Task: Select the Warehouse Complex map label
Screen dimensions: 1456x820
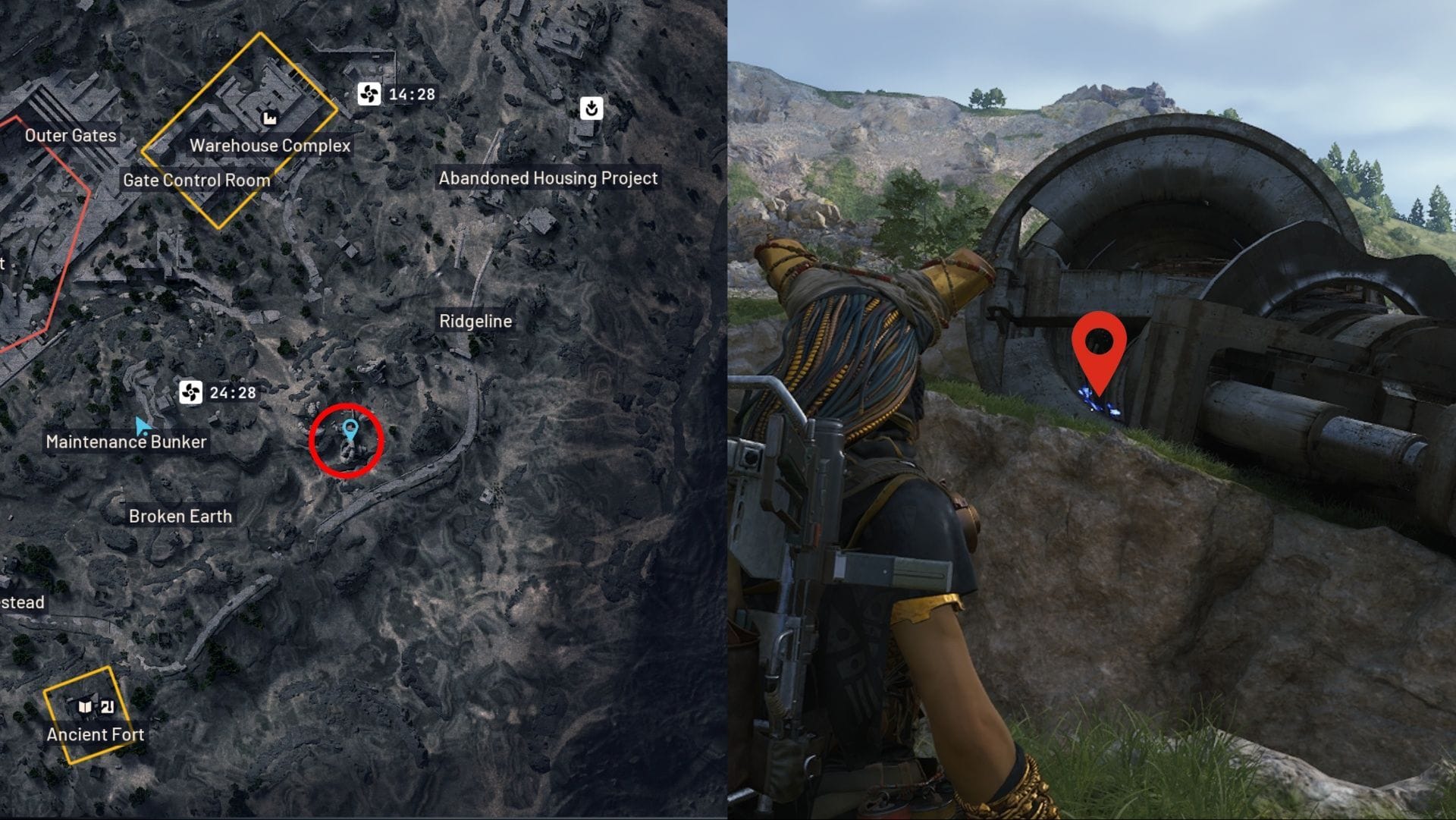Action: pos(270,146)
